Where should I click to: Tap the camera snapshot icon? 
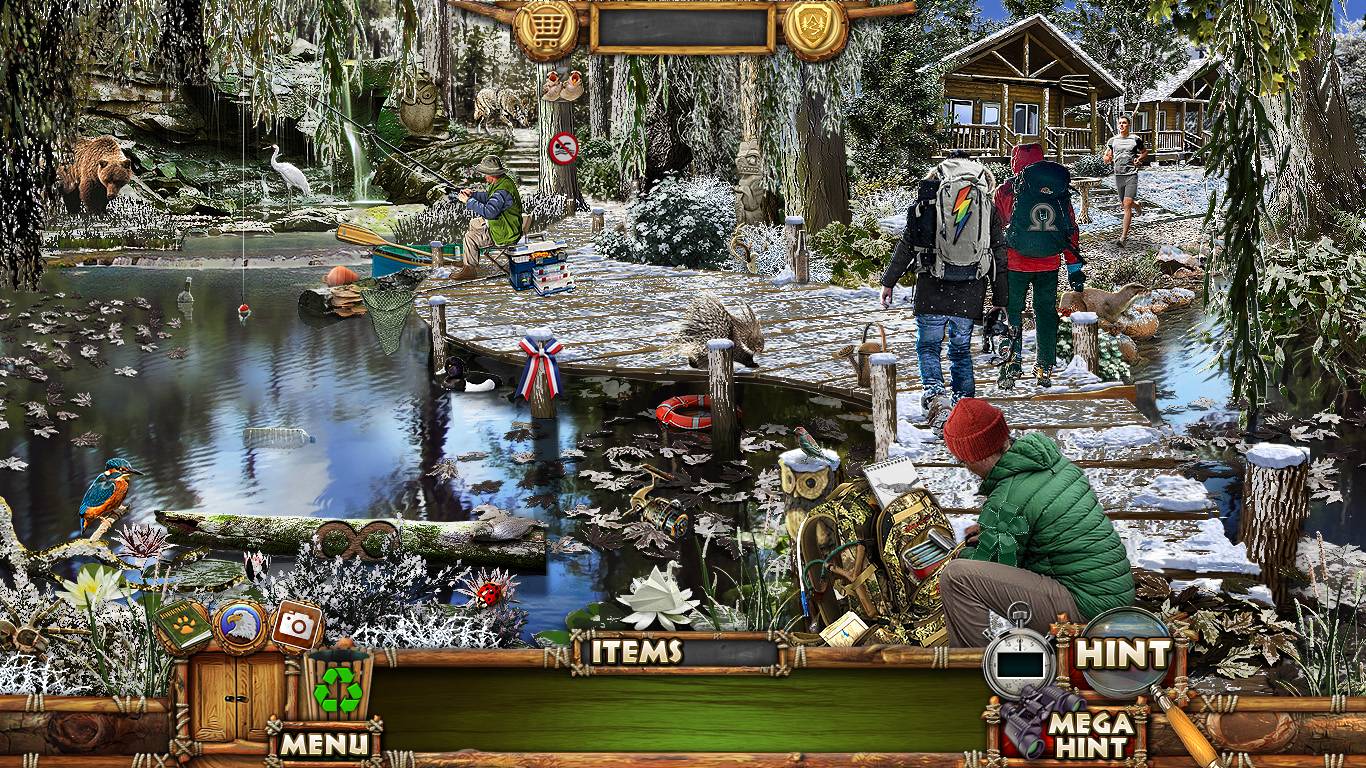tap(296, 625)
